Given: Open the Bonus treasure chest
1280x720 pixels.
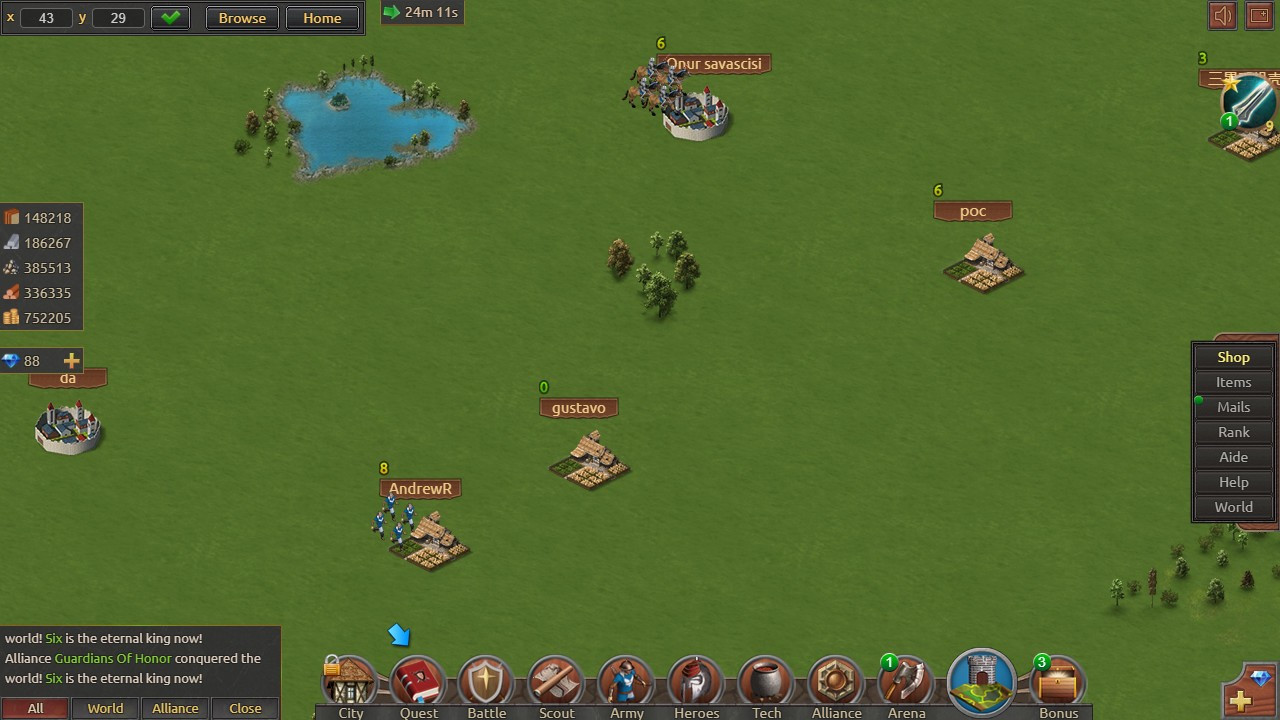Looking at the screenshot, I should tap(1058, 684).
